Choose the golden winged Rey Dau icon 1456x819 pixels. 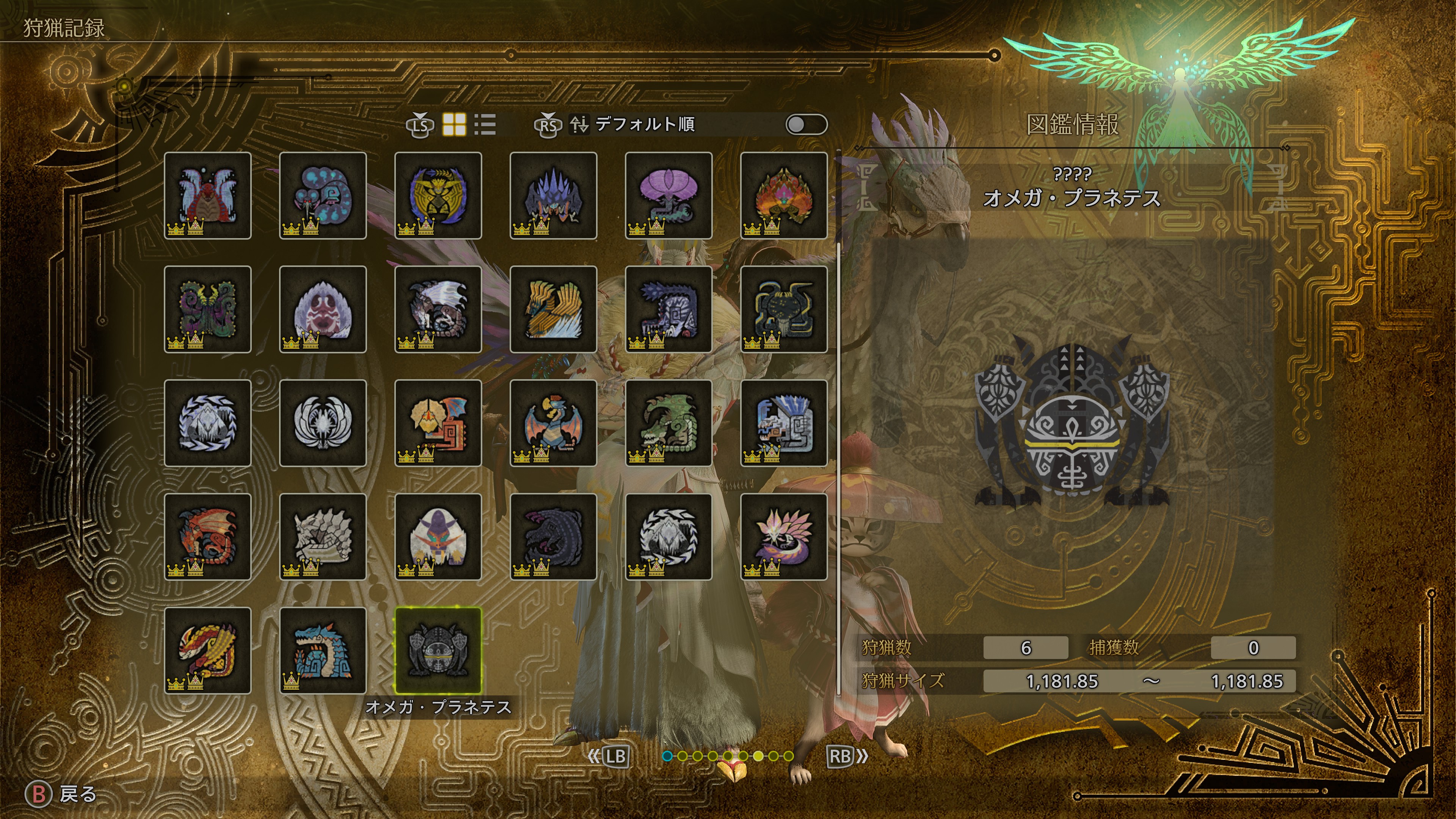[553, 309]
